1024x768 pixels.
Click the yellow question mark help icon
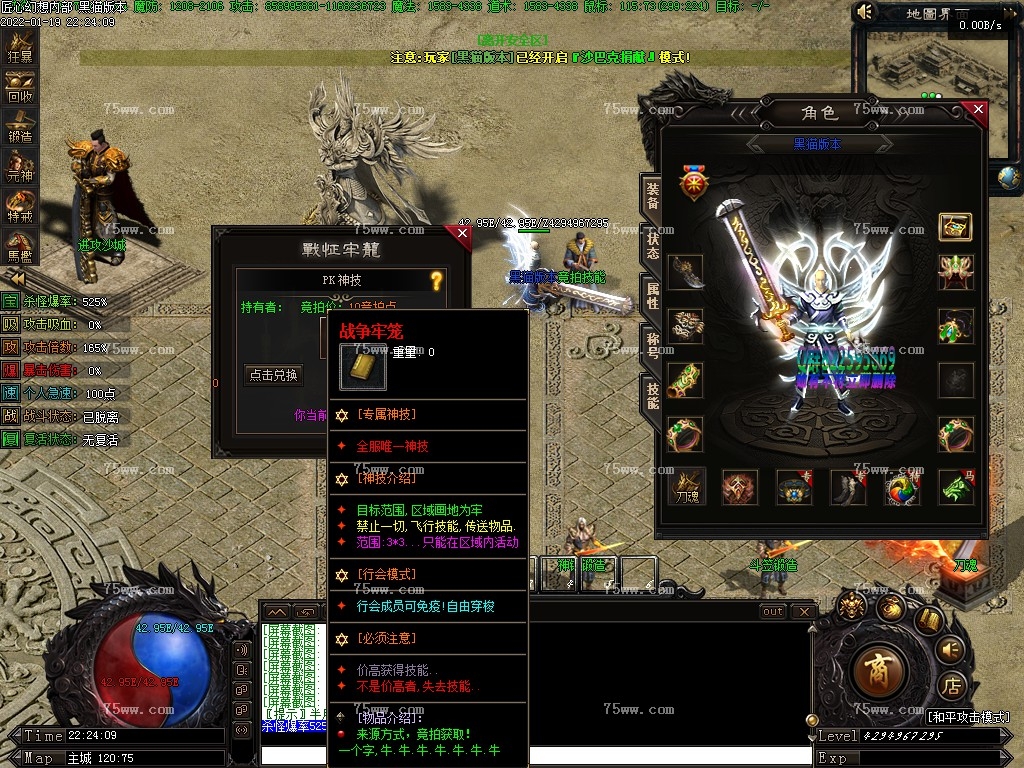tap(436, 281)
